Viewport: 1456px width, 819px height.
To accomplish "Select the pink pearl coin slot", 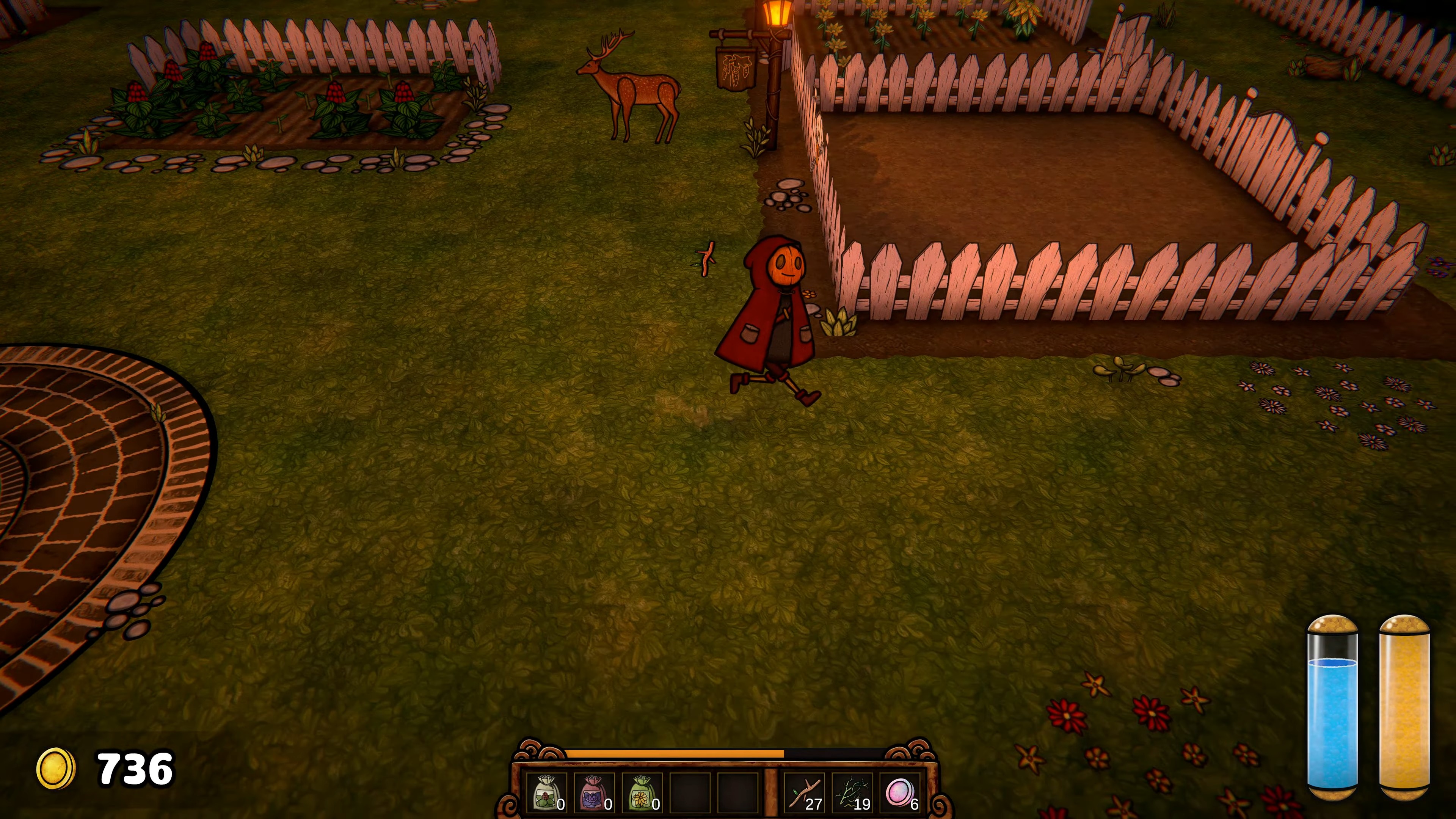I will pos(900,792).
